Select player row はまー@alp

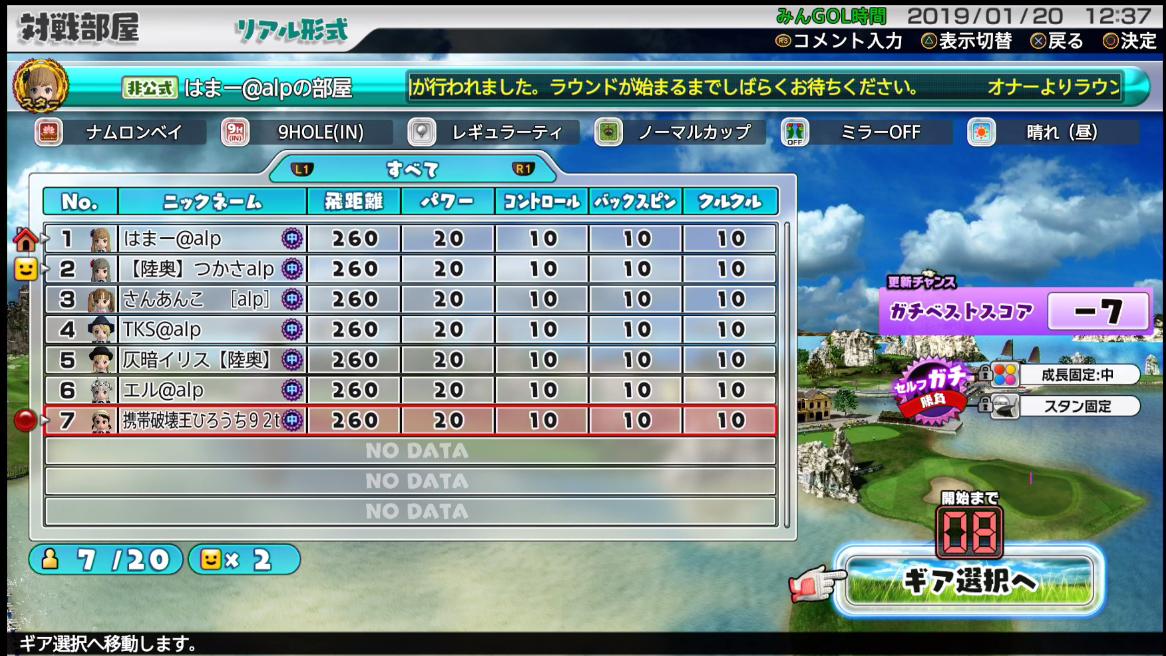[410, 239]
